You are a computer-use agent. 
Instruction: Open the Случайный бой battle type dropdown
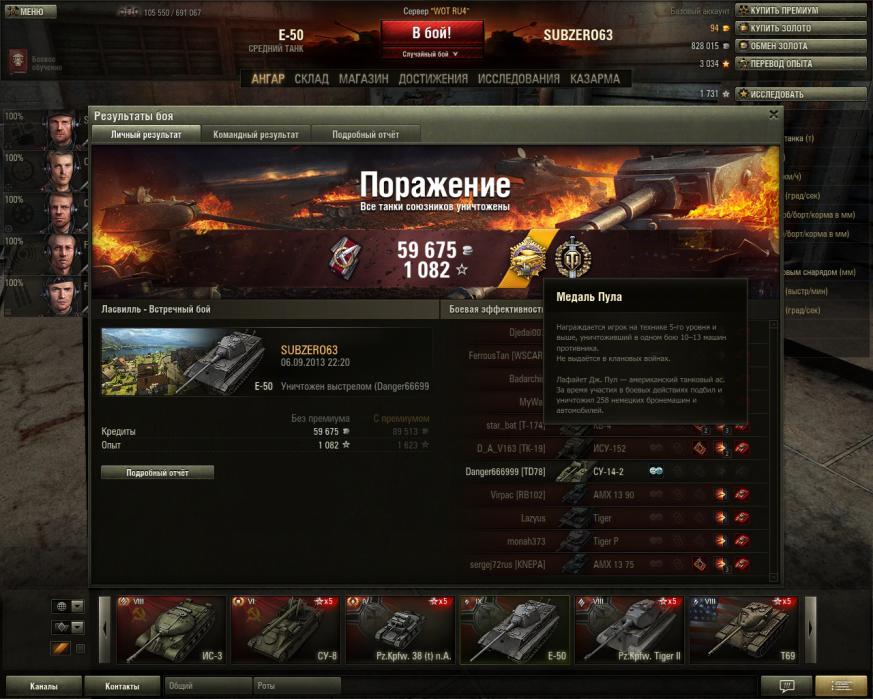(431, 54)
